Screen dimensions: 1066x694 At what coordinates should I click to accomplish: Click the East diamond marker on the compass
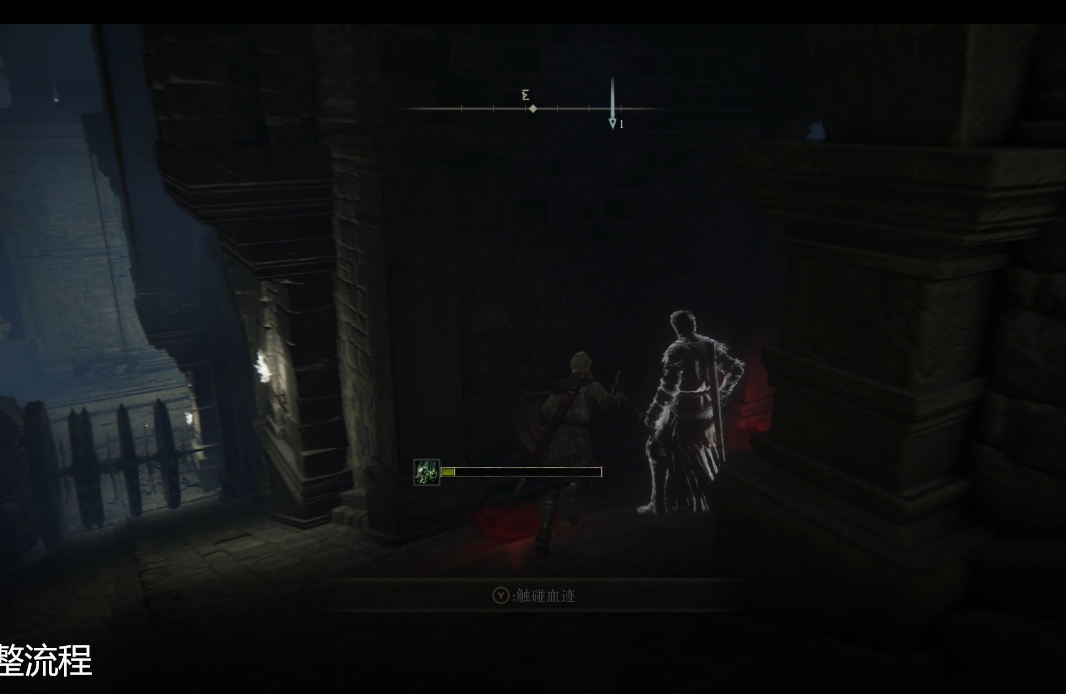pos(533,108)
